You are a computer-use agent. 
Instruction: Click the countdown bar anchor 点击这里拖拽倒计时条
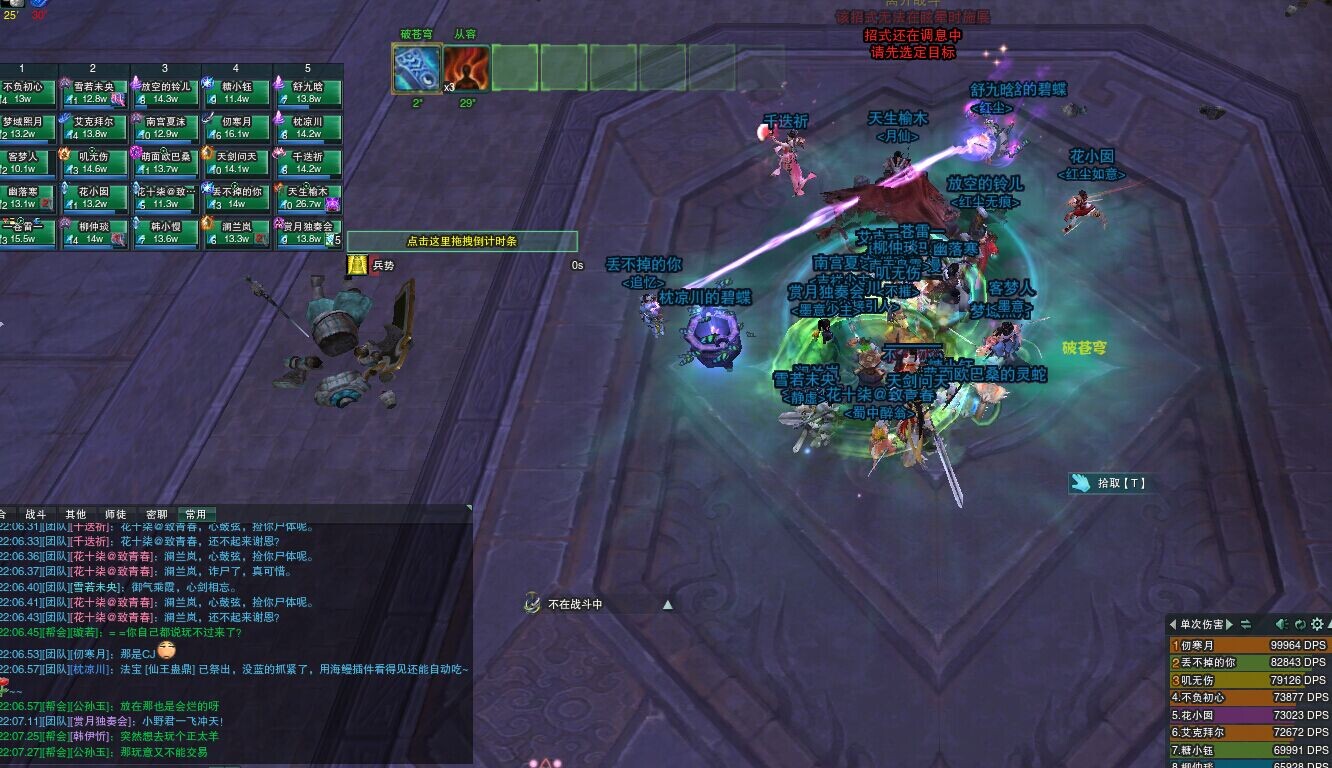click(x=462, y=241)
